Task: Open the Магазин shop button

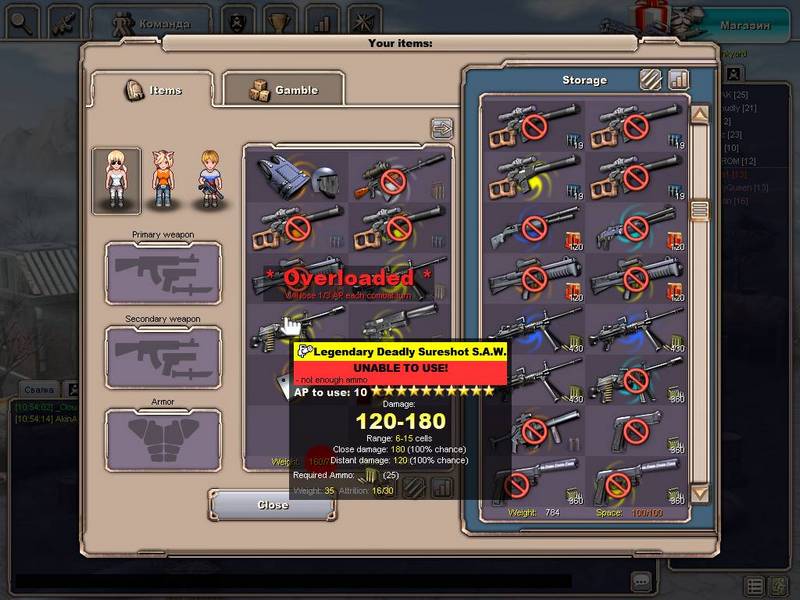Action: click(745, 25)
